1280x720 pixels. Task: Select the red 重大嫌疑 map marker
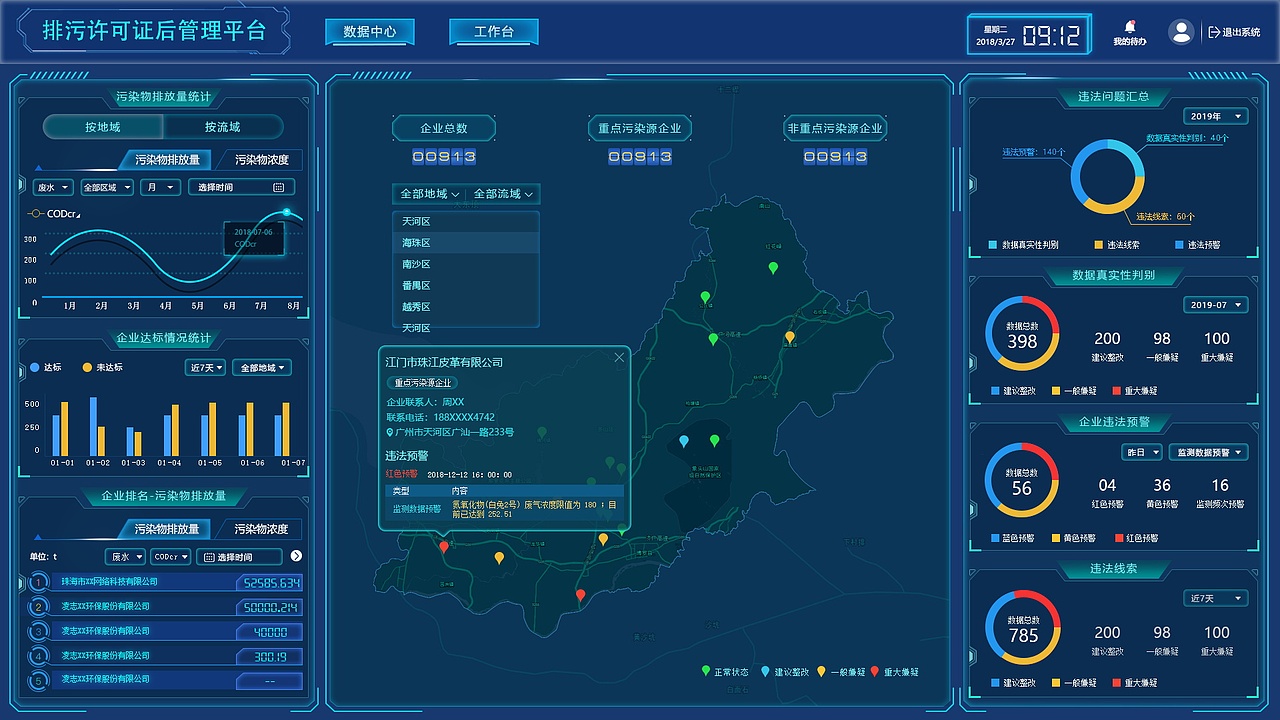444,547
